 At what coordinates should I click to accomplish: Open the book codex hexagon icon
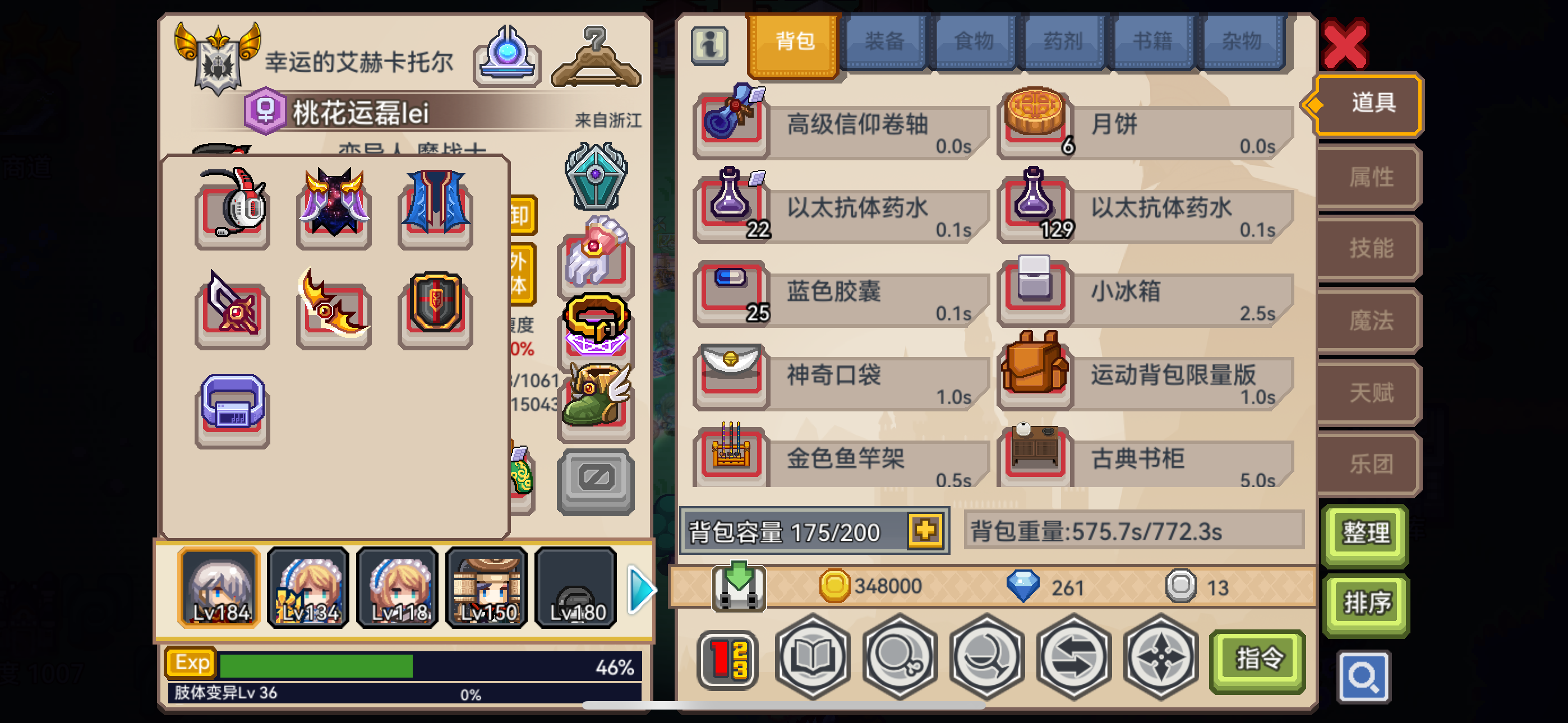point(813,659)
